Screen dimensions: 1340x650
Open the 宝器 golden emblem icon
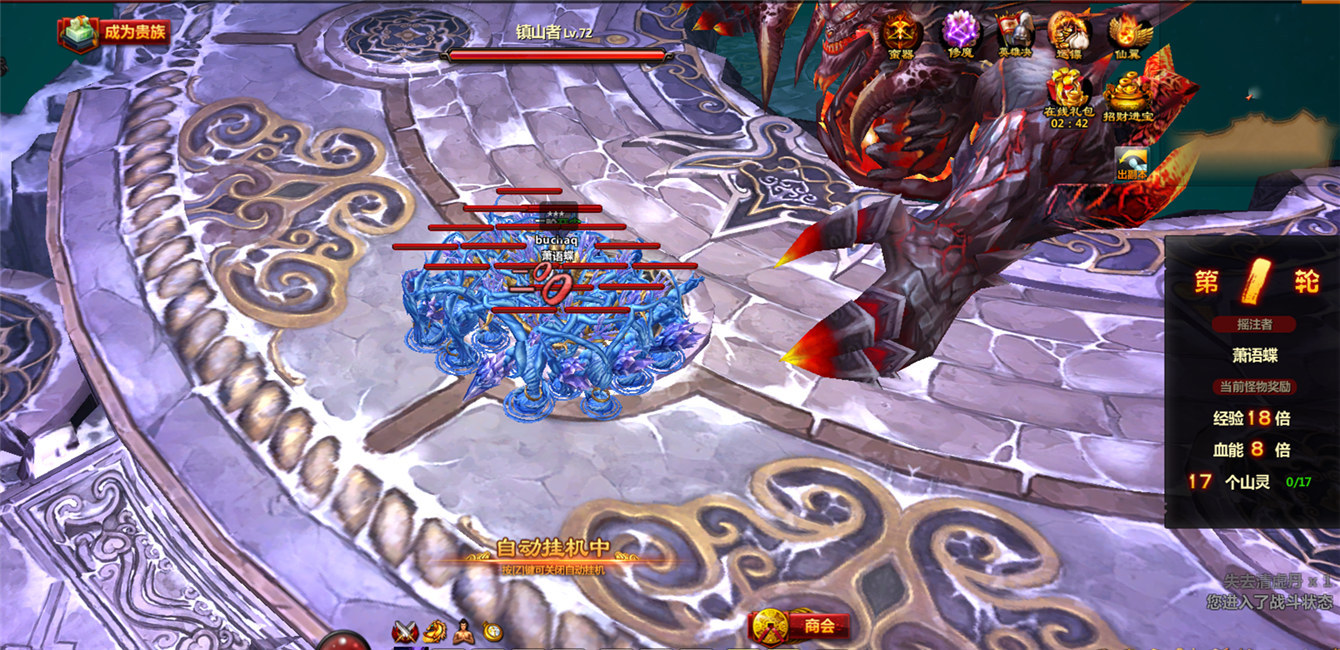[x=901, y=35]
